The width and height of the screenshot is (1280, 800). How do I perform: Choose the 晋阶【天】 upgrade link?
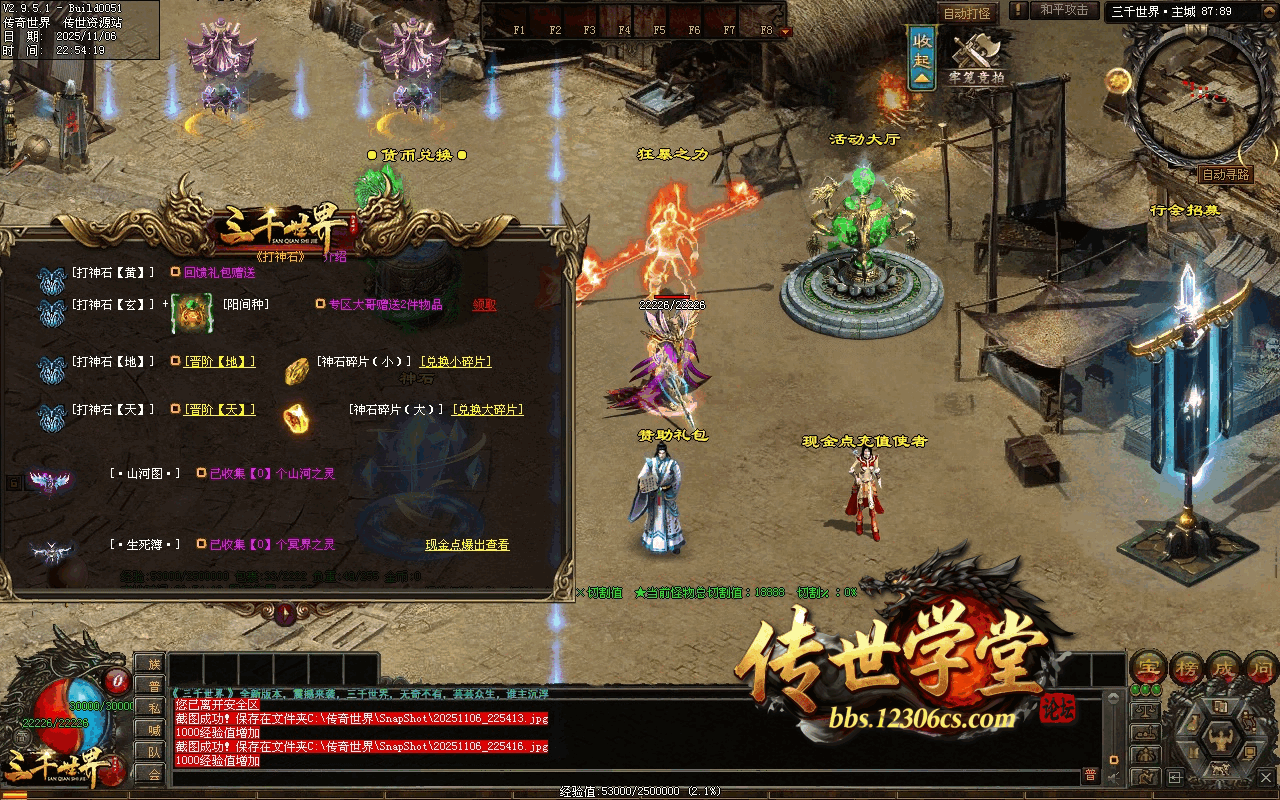click(x=219, y=410)
